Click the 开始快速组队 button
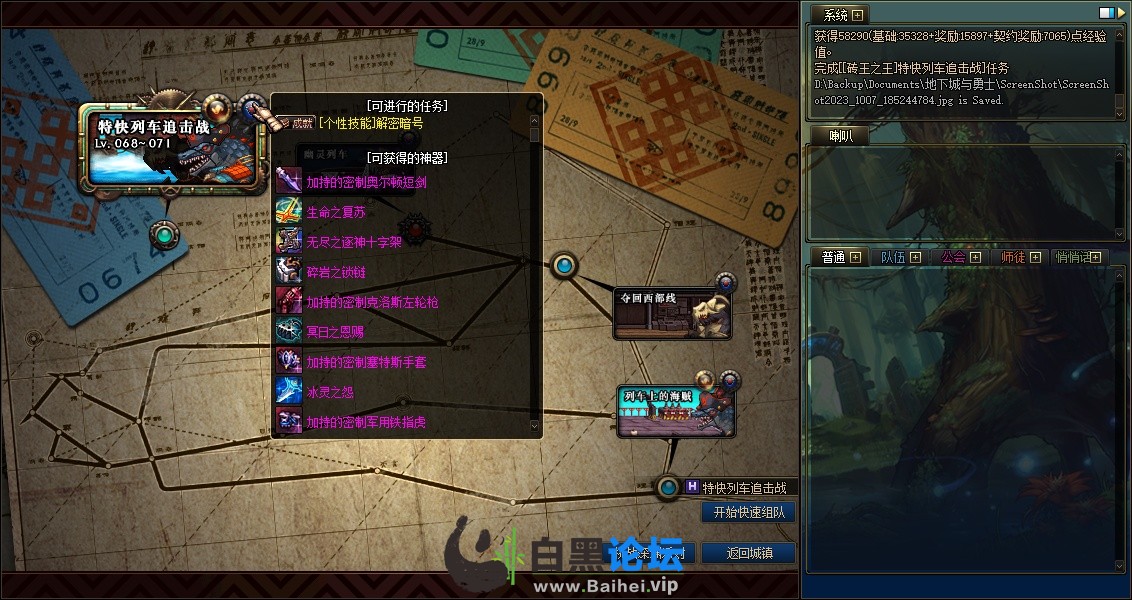The height and width of the screenshot is (600, 1132). (x=748, y=512)
